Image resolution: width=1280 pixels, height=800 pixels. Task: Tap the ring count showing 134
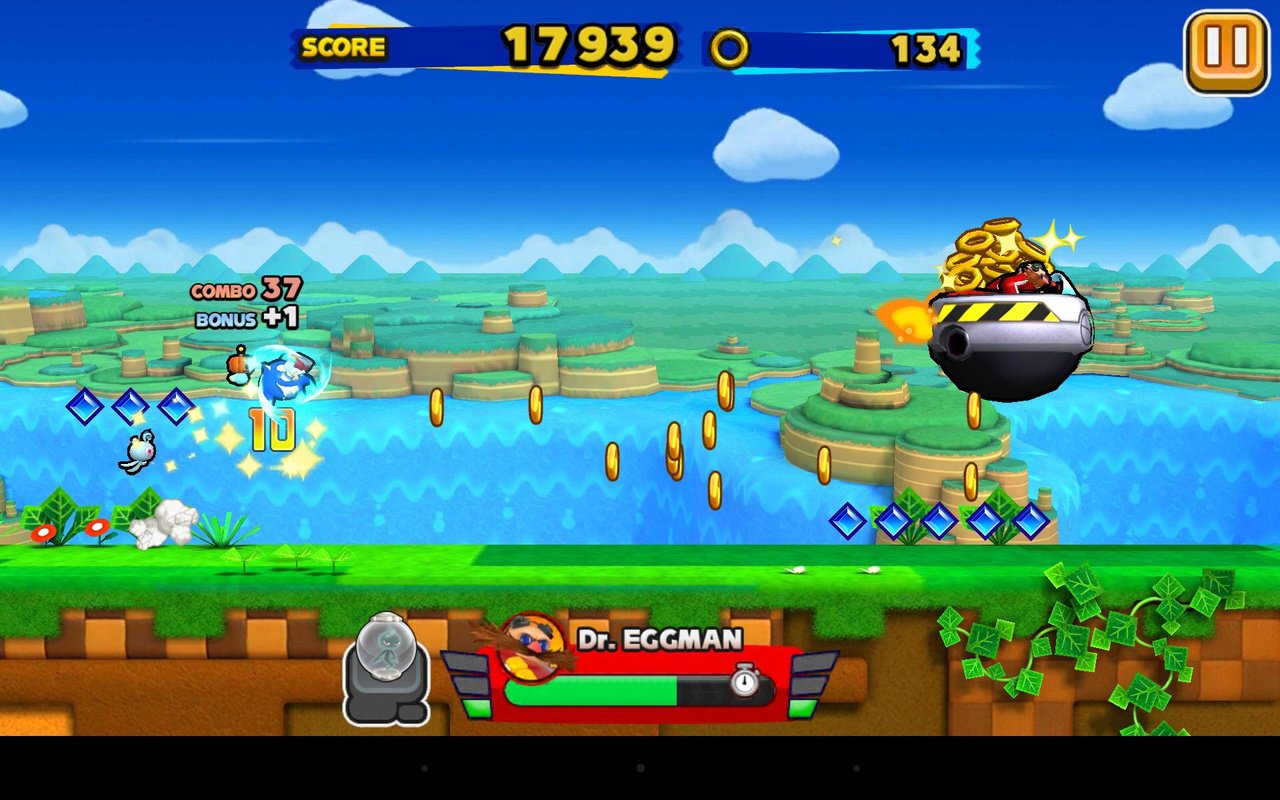click(924, 48)
